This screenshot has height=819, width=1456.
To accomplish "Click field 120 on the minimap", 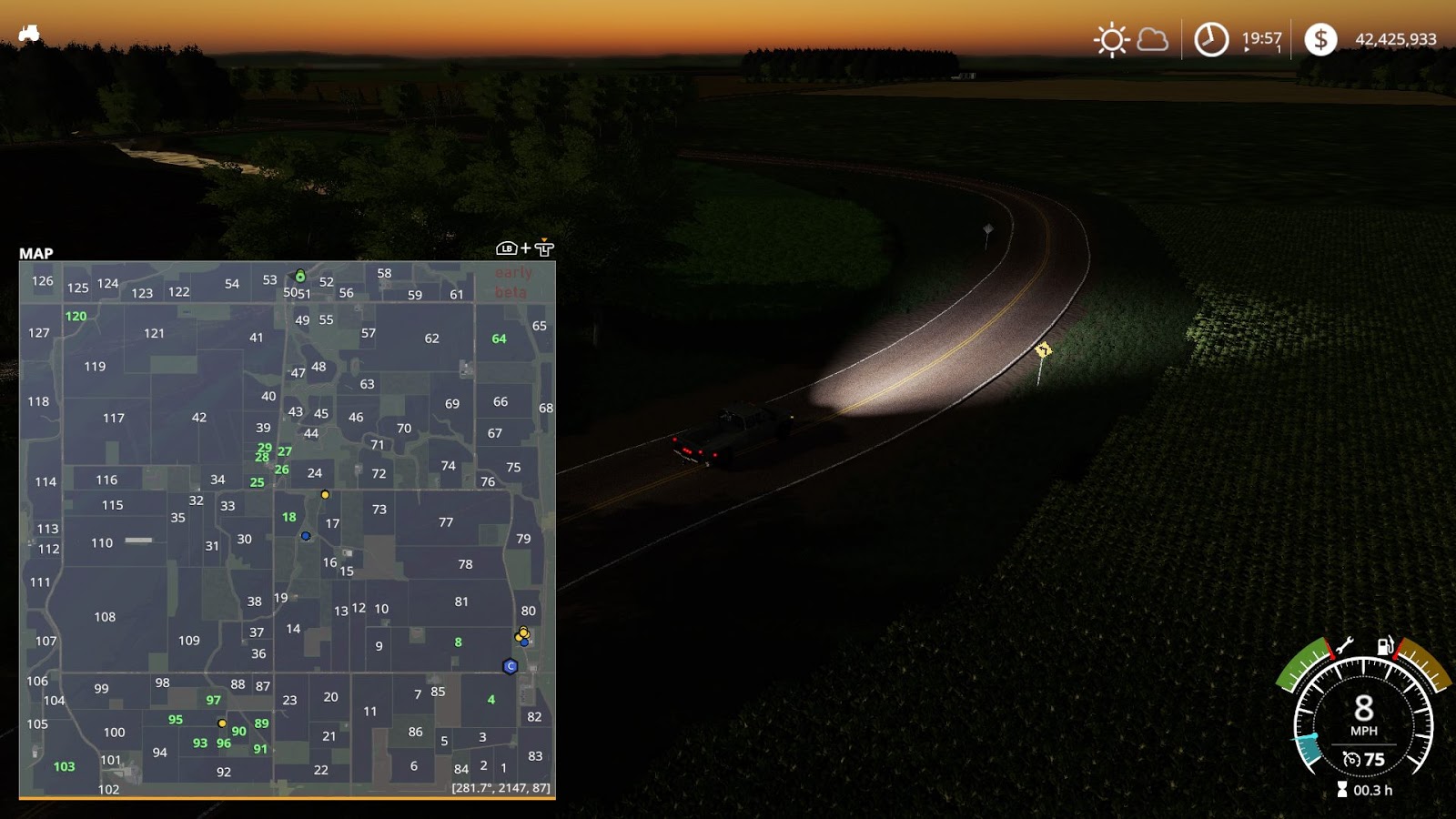I will point(76,317).
